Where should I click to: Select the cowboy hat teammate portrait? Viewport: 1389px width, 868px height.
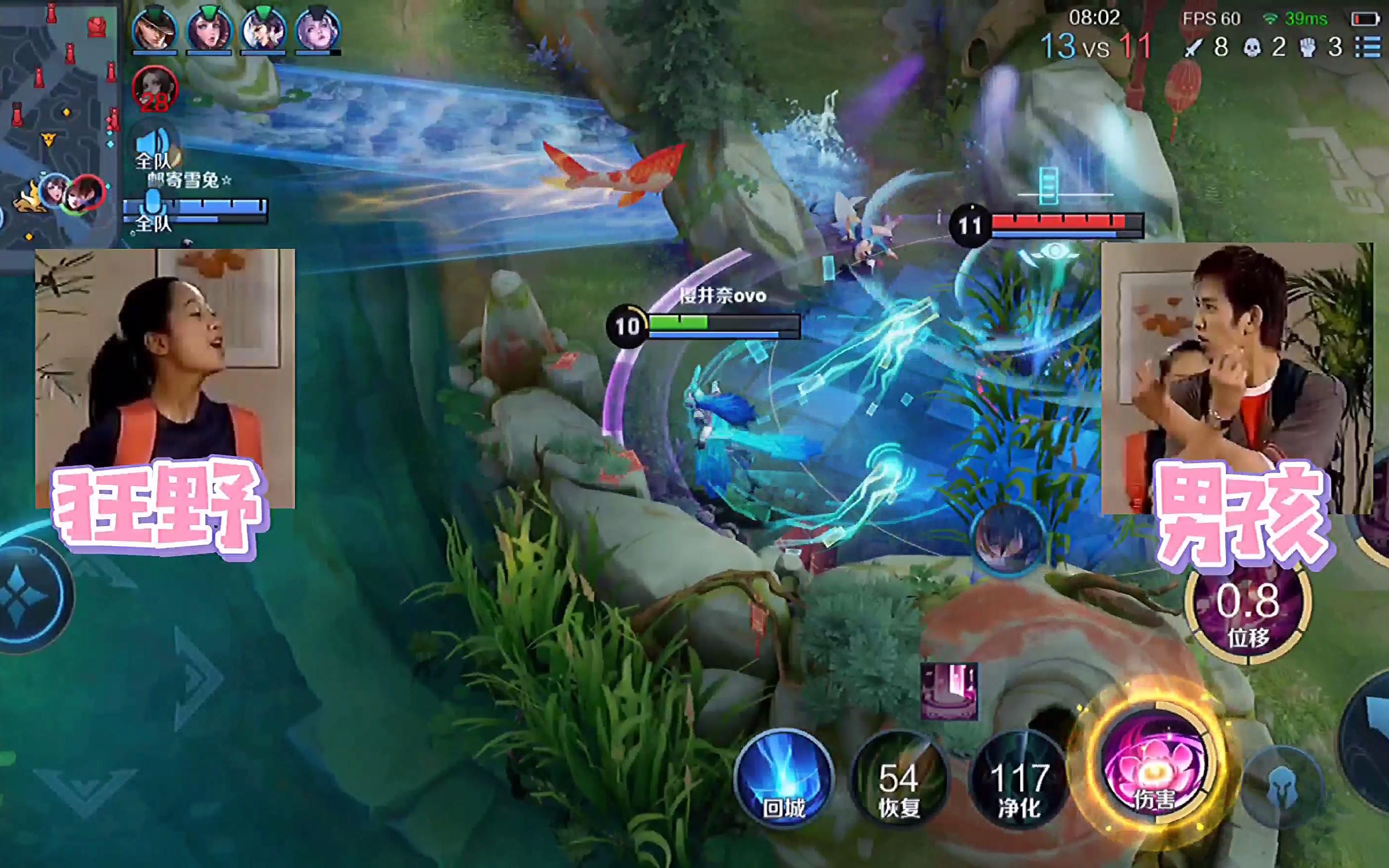coord(154,29)
